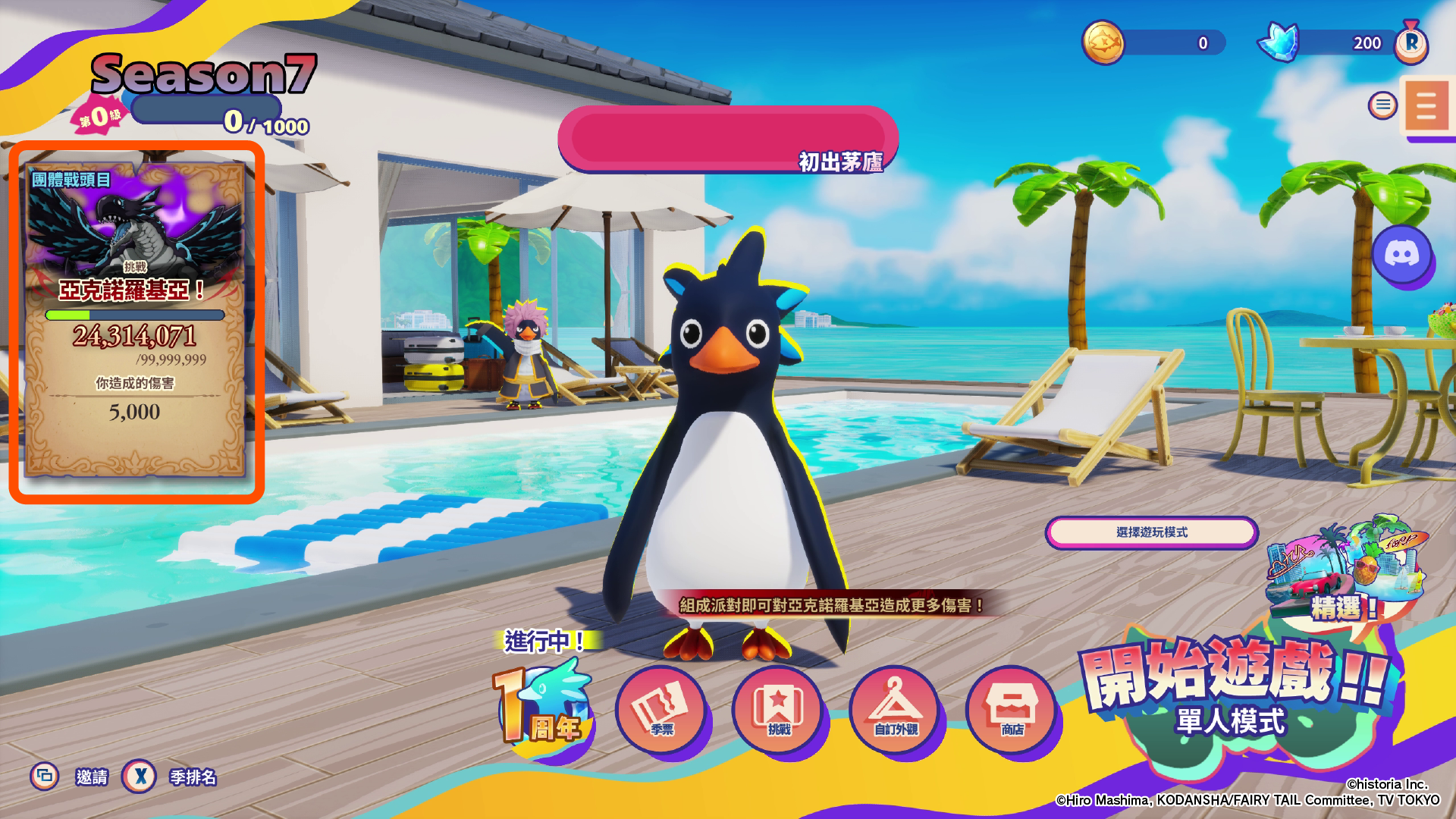Click the 邀請 invite option
The image size is (1456, 819).
click(91, 777)
